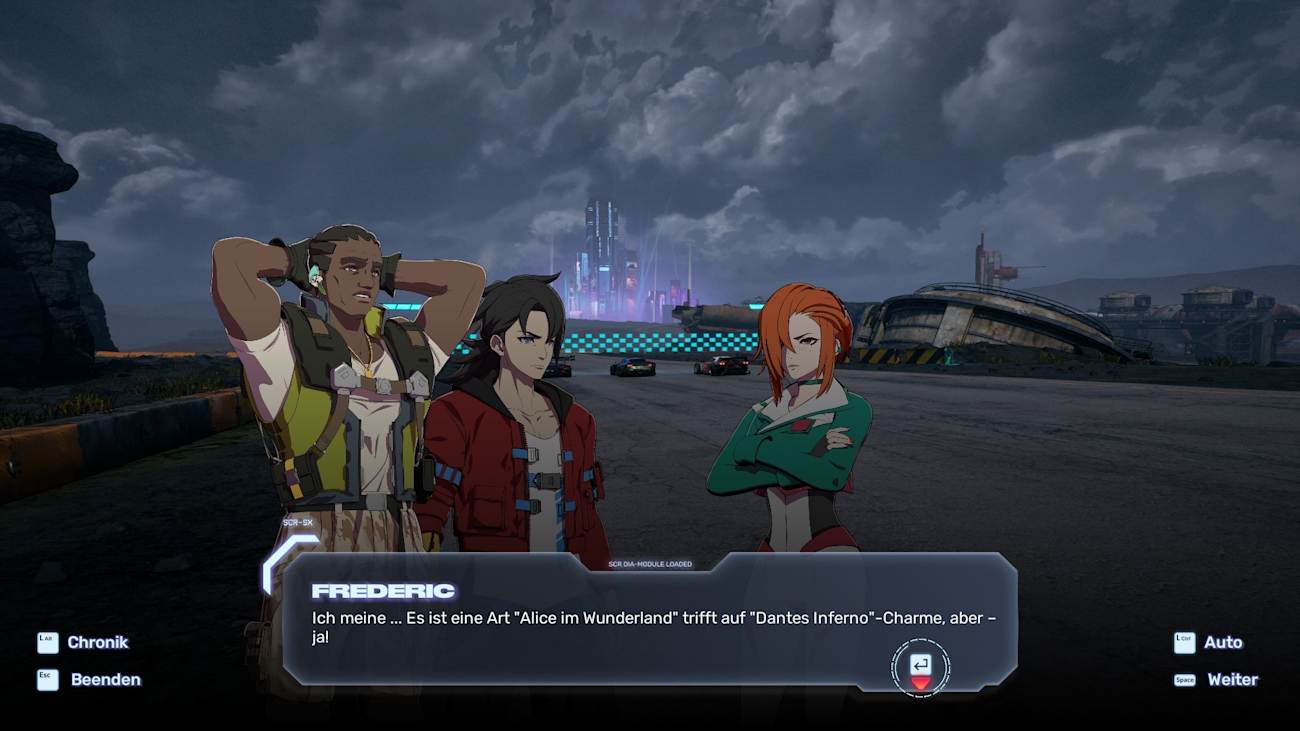Enable Auto dialogue advance

click(1222, 643)
